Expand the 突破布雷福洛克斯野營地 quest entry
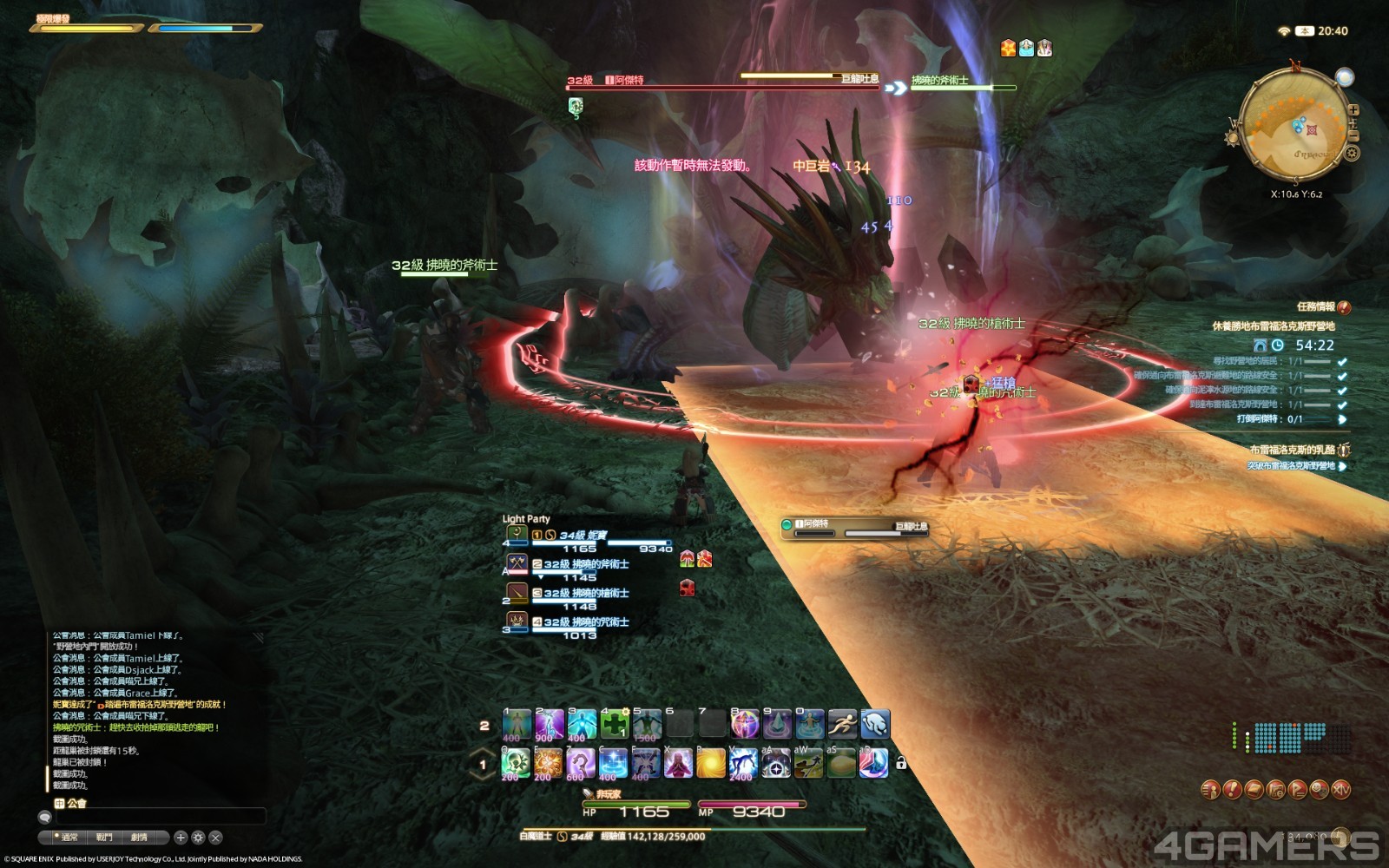 click(x=1342, y=466)
